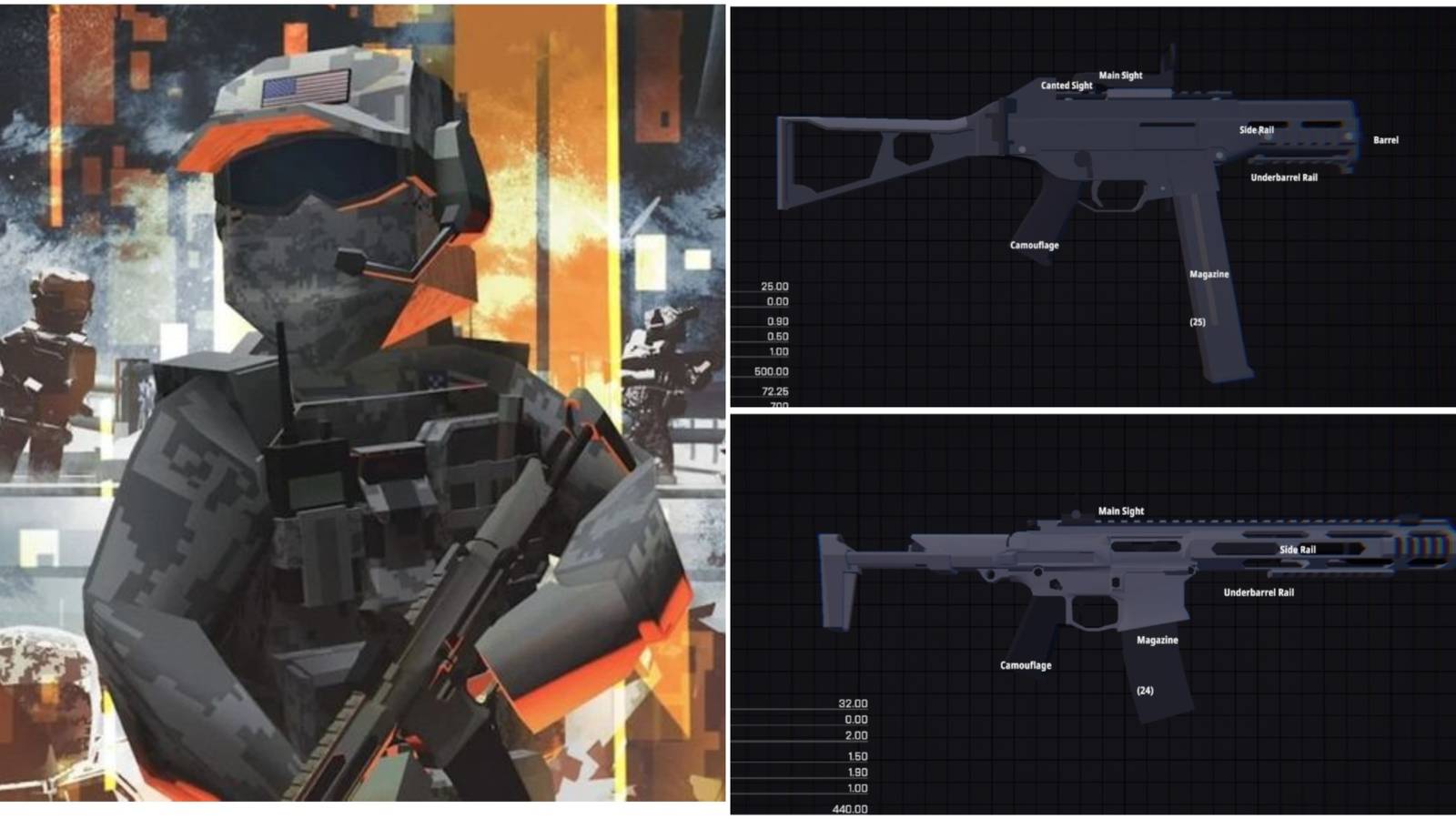Toggle the Camouflage slot on the bottom weapon

pos(1024,665)
